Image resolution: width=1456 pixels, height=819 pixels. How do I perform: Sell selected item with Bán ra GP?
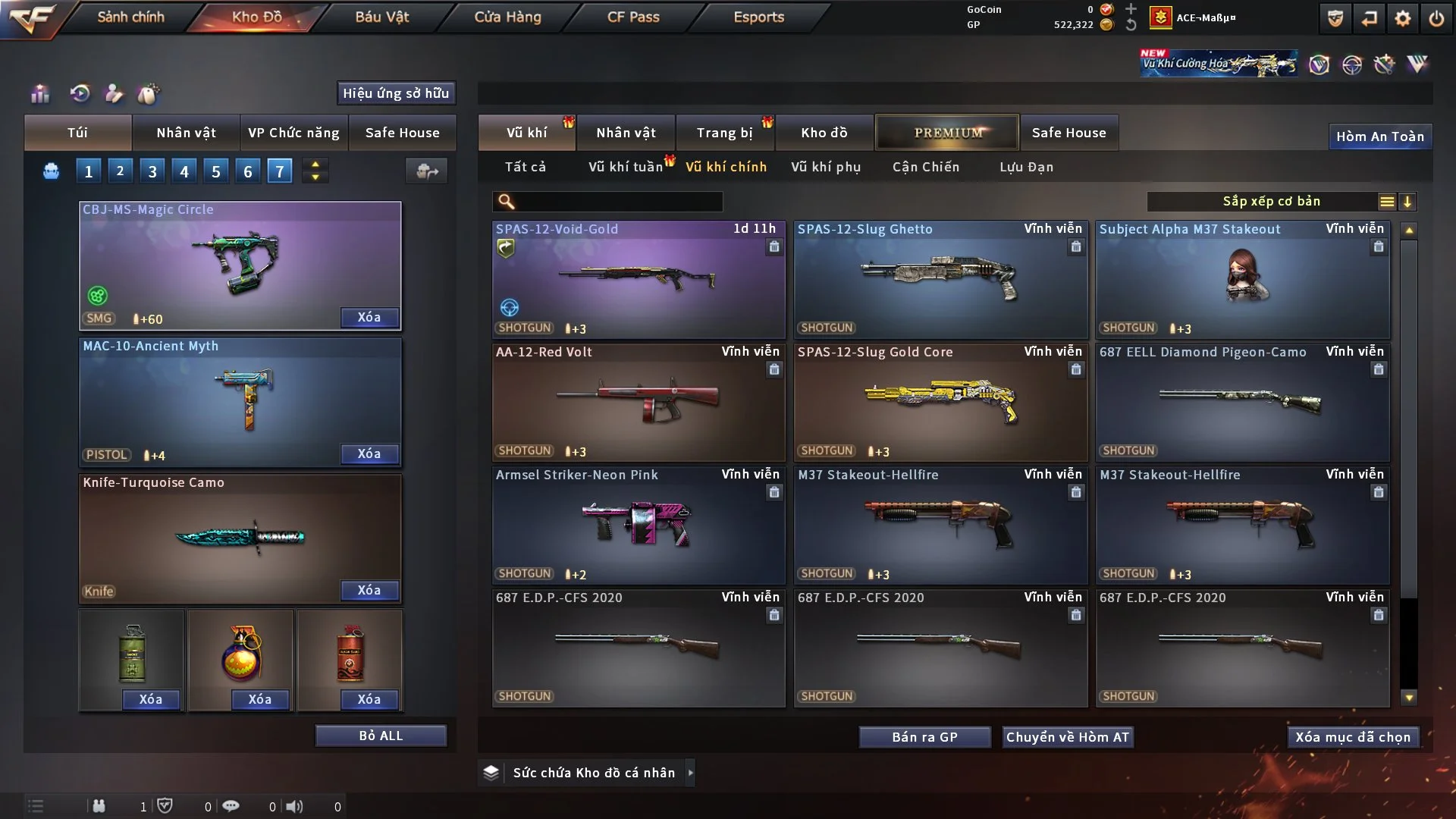(924, 737)
